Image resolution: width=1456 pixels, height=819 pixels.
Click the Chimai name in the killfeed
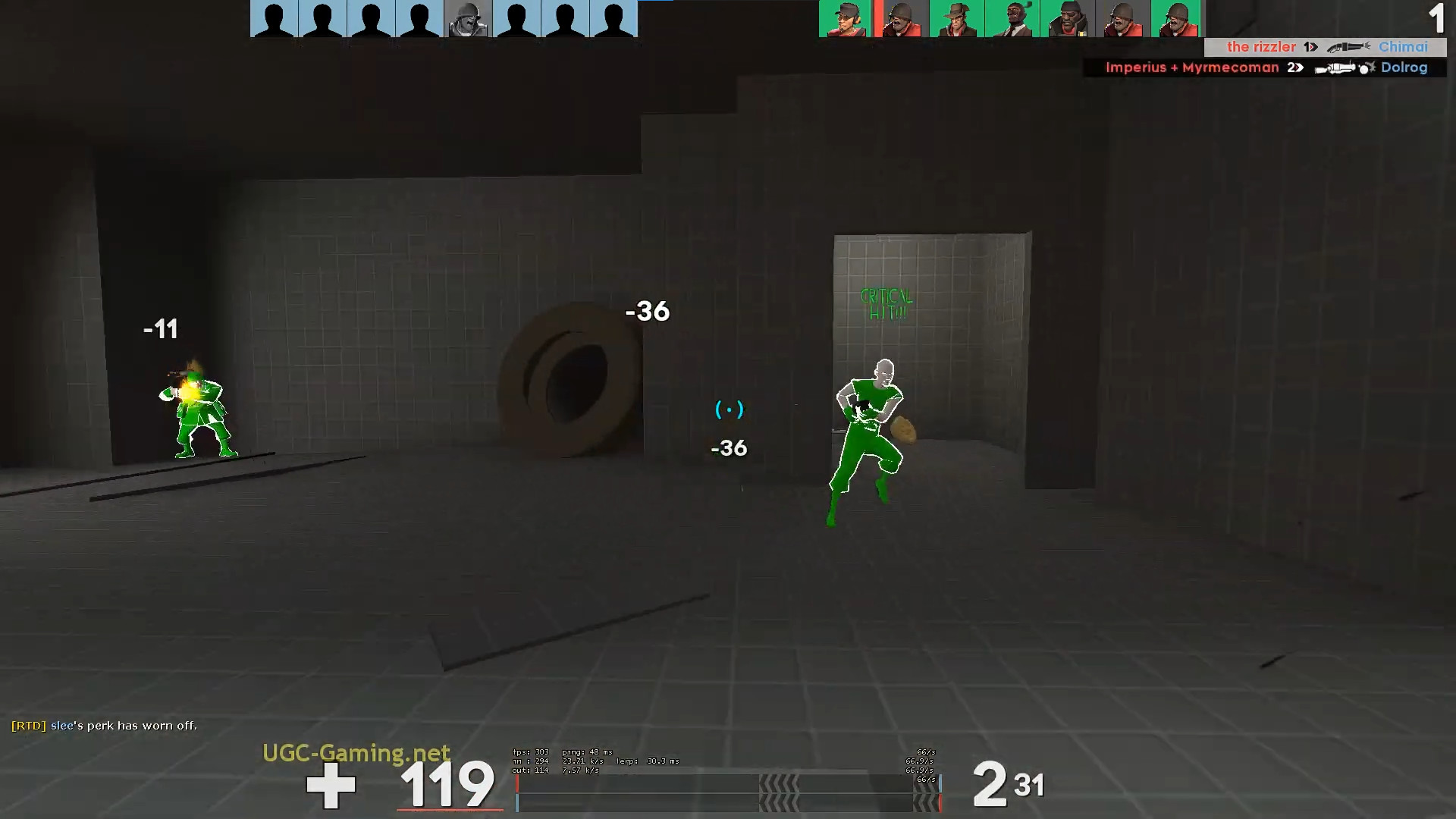click(x=1402, y=47)
